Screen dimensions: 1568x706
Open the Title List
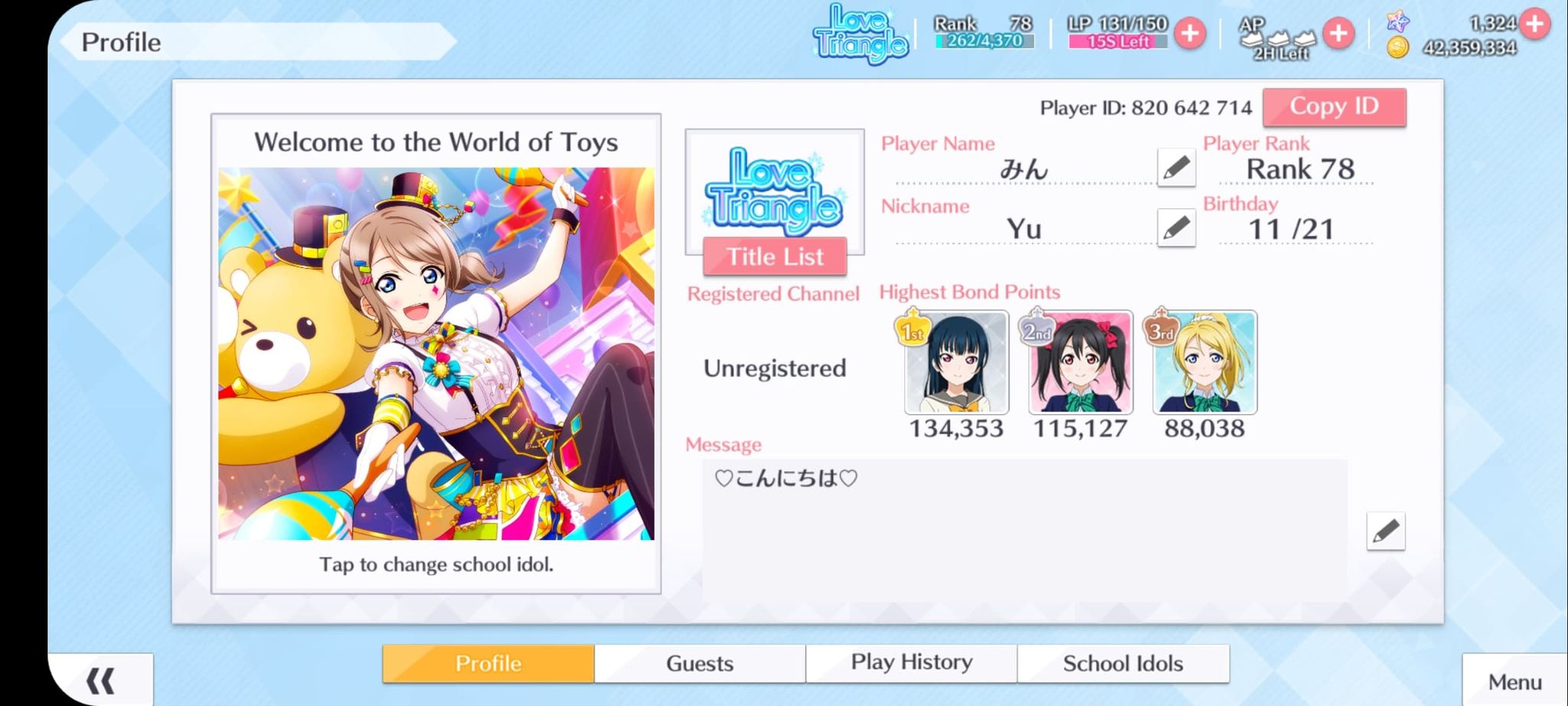[x=775, y=257]
